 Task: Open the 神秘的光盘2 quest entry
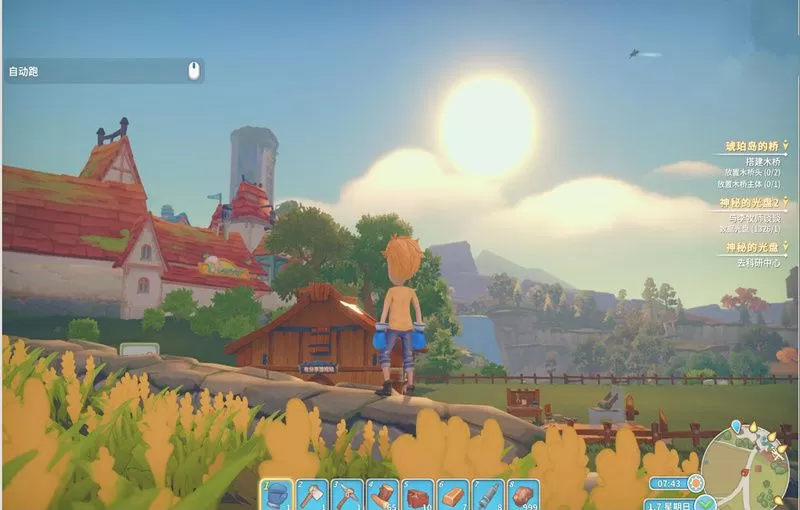pyautogui.click(x=749, y=203)
